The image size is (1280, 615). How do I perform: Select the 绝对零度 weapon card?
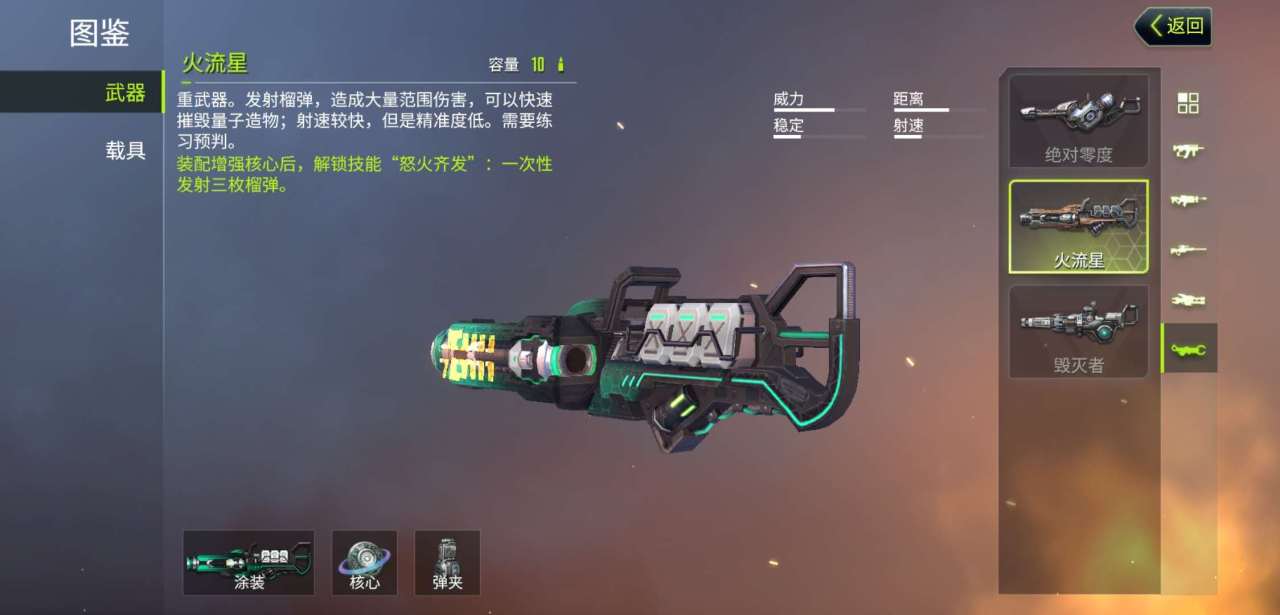[1078, 121]
